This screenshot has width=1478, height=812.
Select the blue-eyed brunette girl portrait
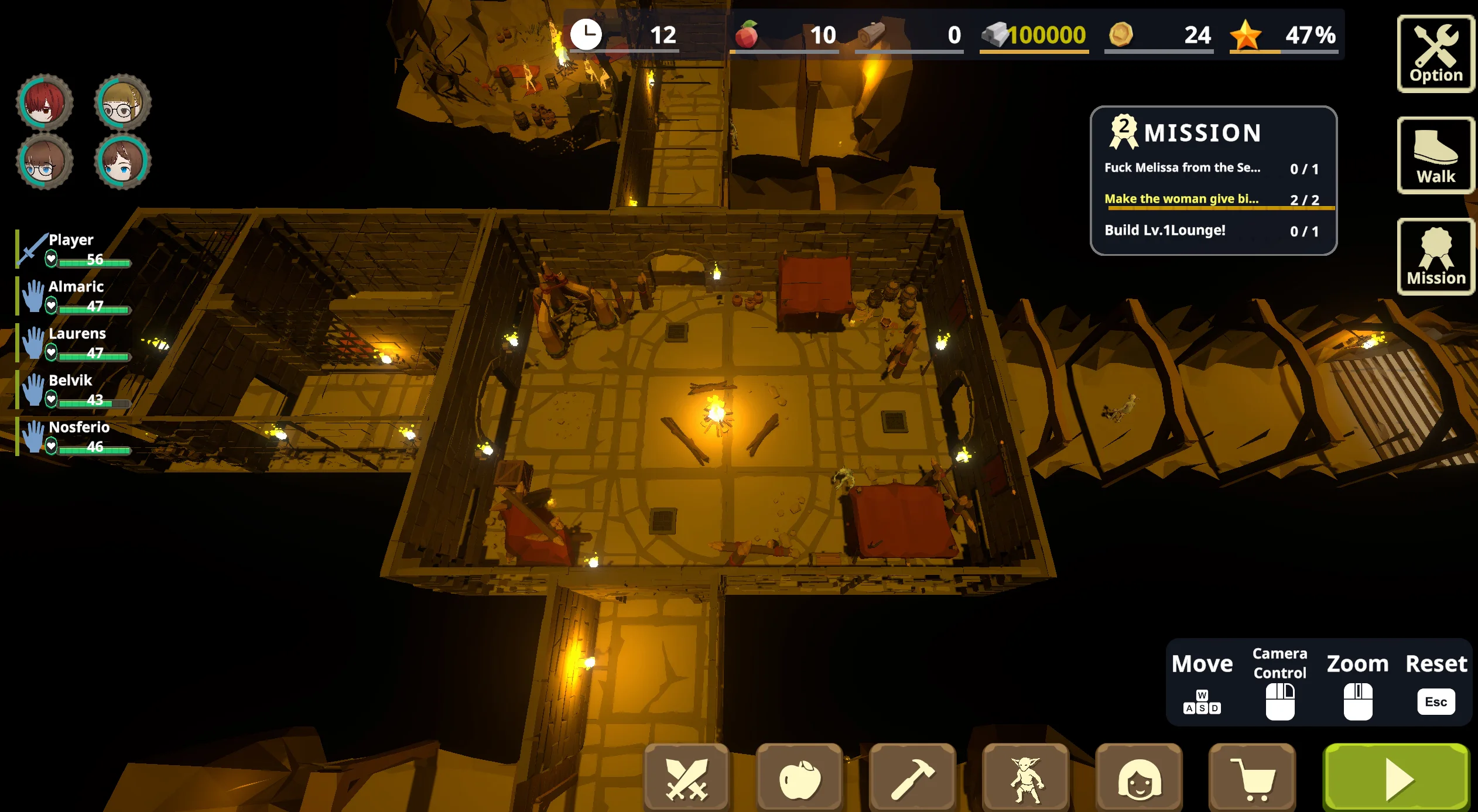123,162
